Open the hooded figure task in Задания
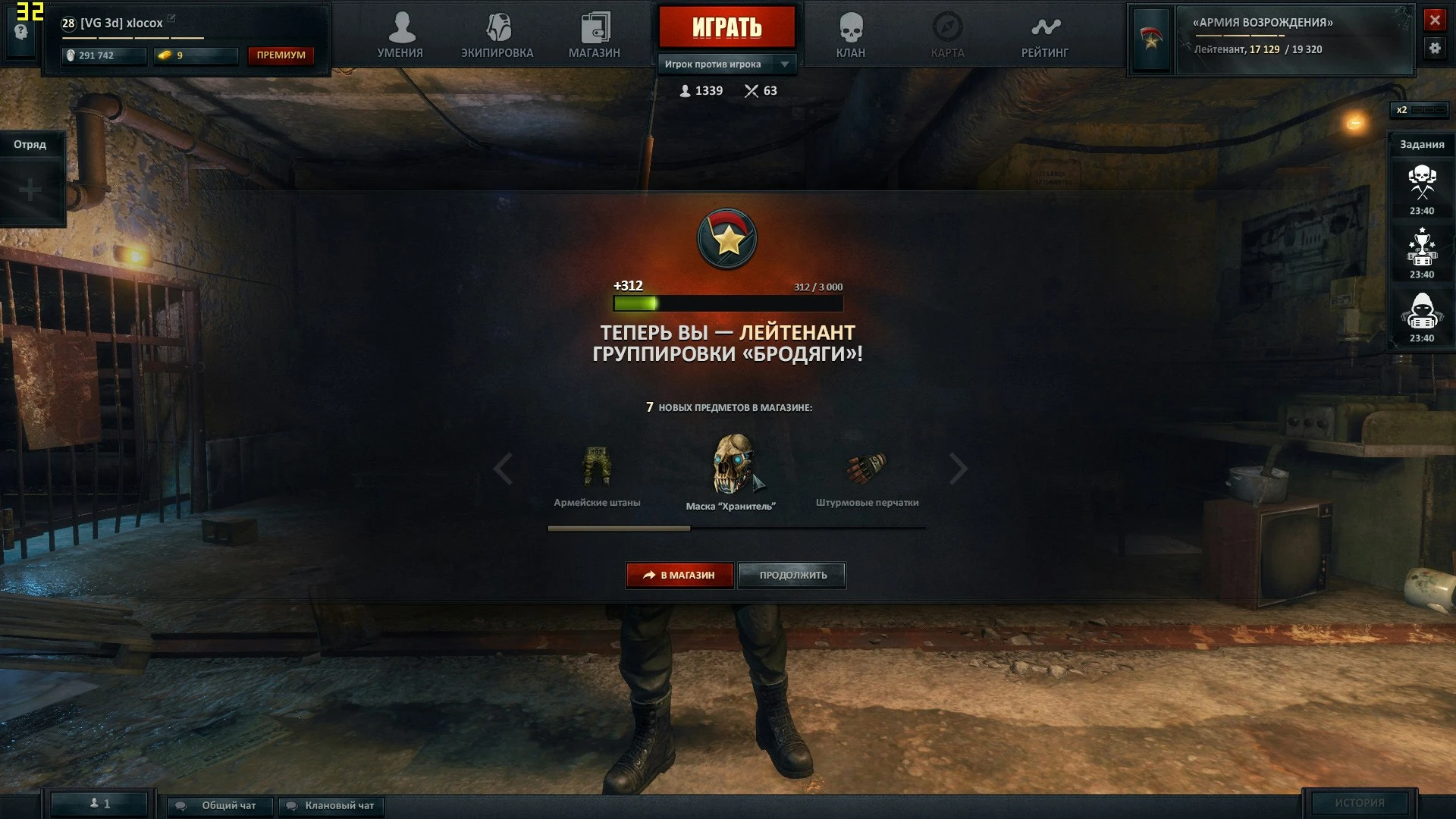 (x=1422, y=309)
